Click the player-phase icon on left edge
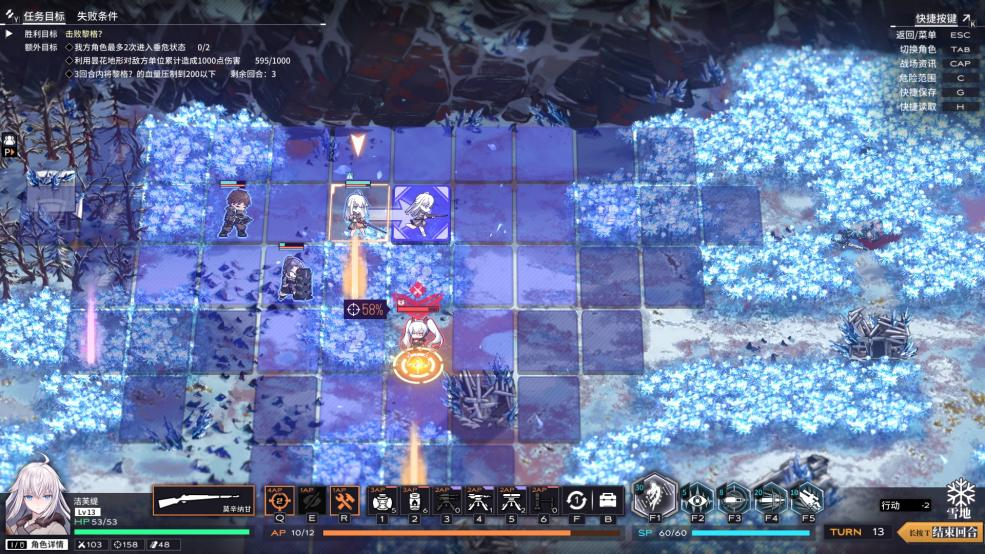The width and height of the screenshot is (985, 554). click(x=10, y=145)
